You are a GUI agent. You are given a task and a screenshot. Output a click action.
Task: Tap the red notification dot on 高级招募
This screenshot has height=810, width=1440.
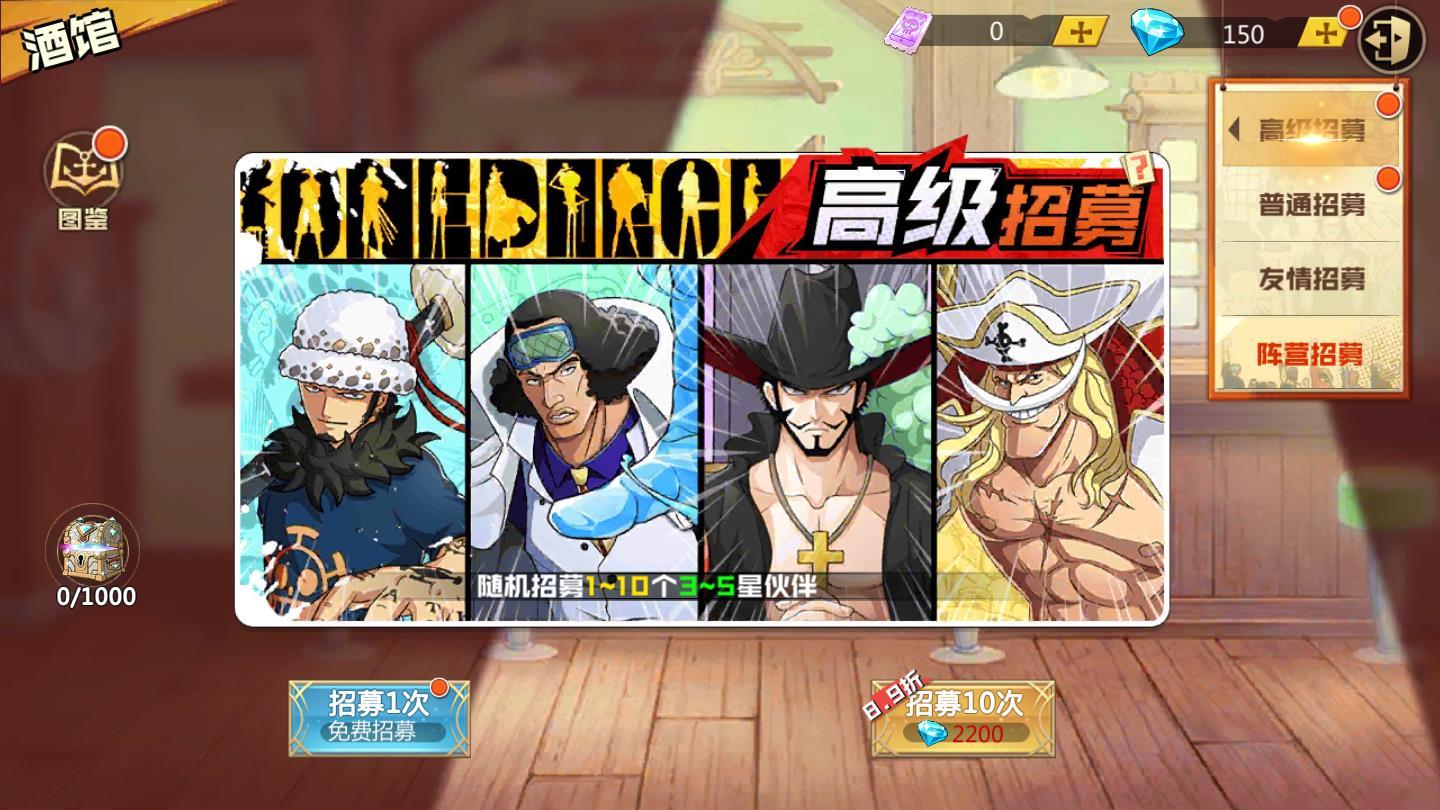tap(1386, 102)
